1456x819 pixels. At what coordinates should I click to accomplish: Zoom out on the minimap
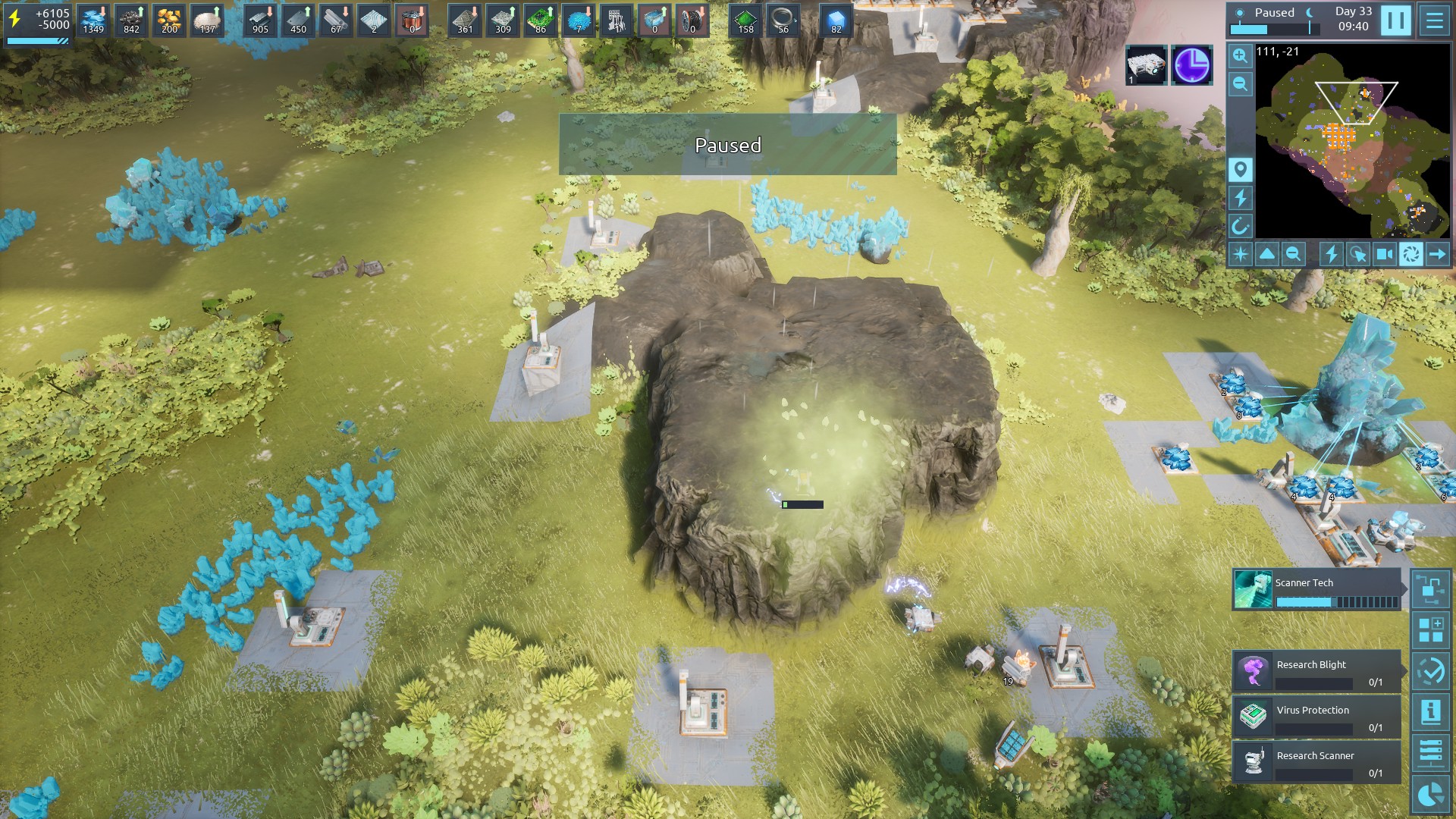click(1240, 84)
